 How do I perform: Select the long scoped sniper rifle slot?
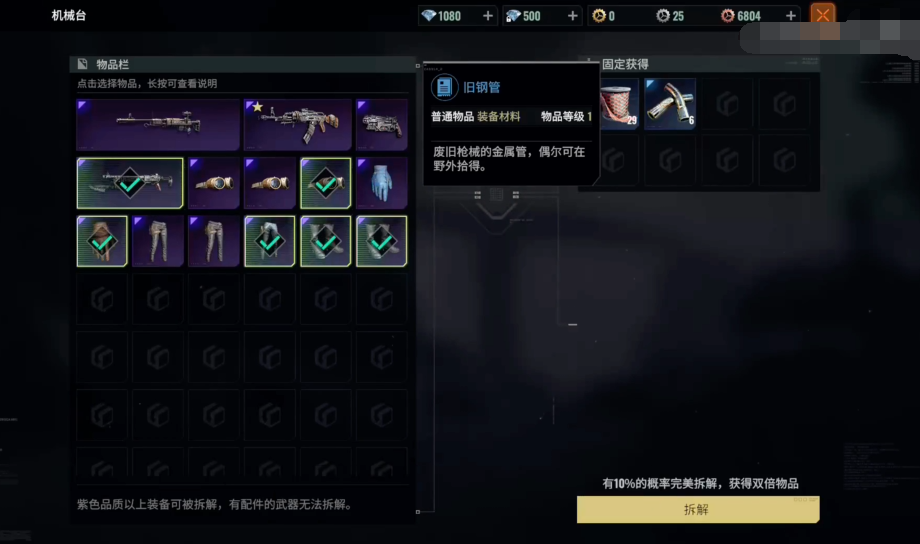tap(158, 124)
